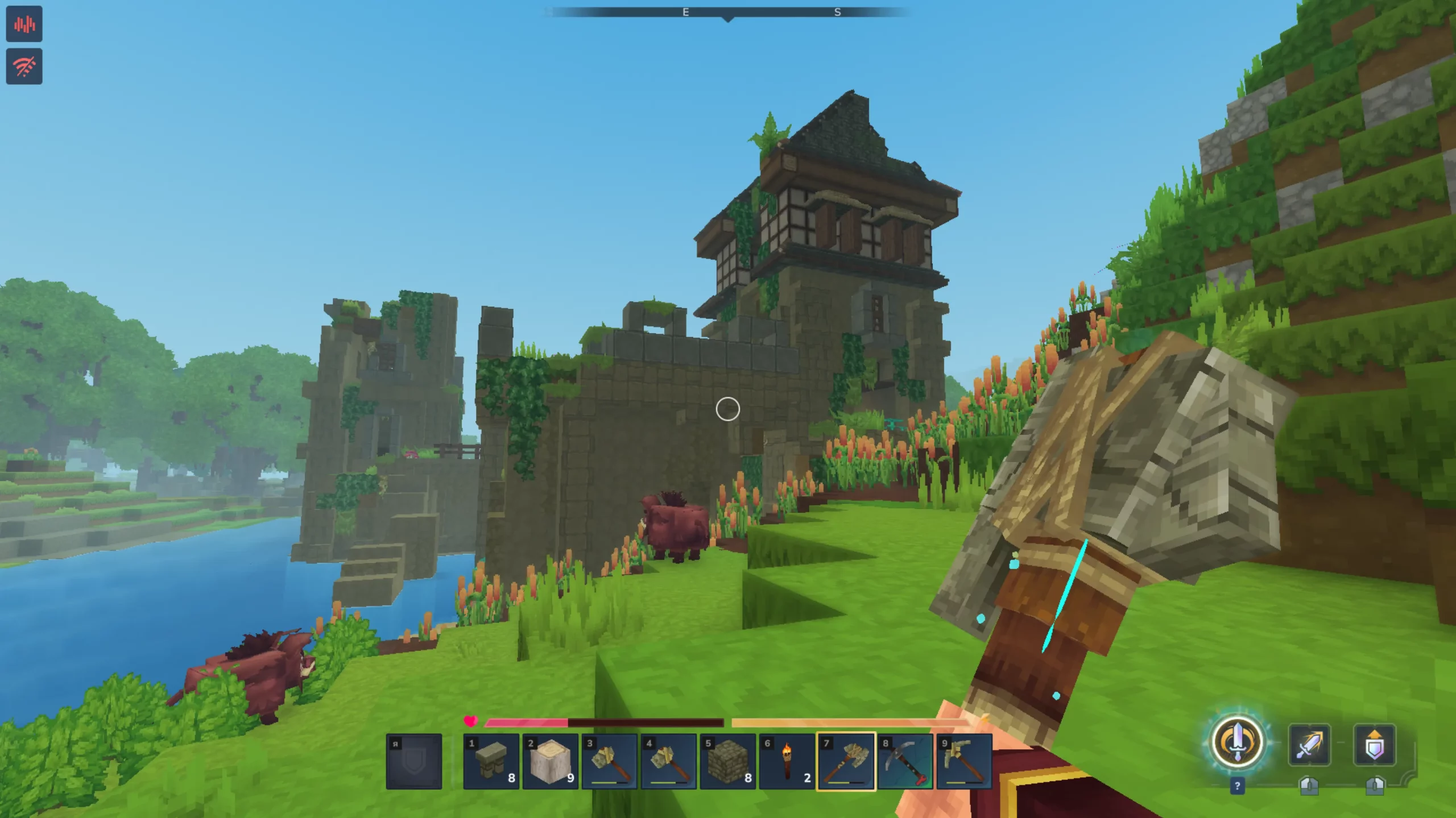Select the light wood log block slot
This screenshot has width=1456, height=818.
click(550, 761)
